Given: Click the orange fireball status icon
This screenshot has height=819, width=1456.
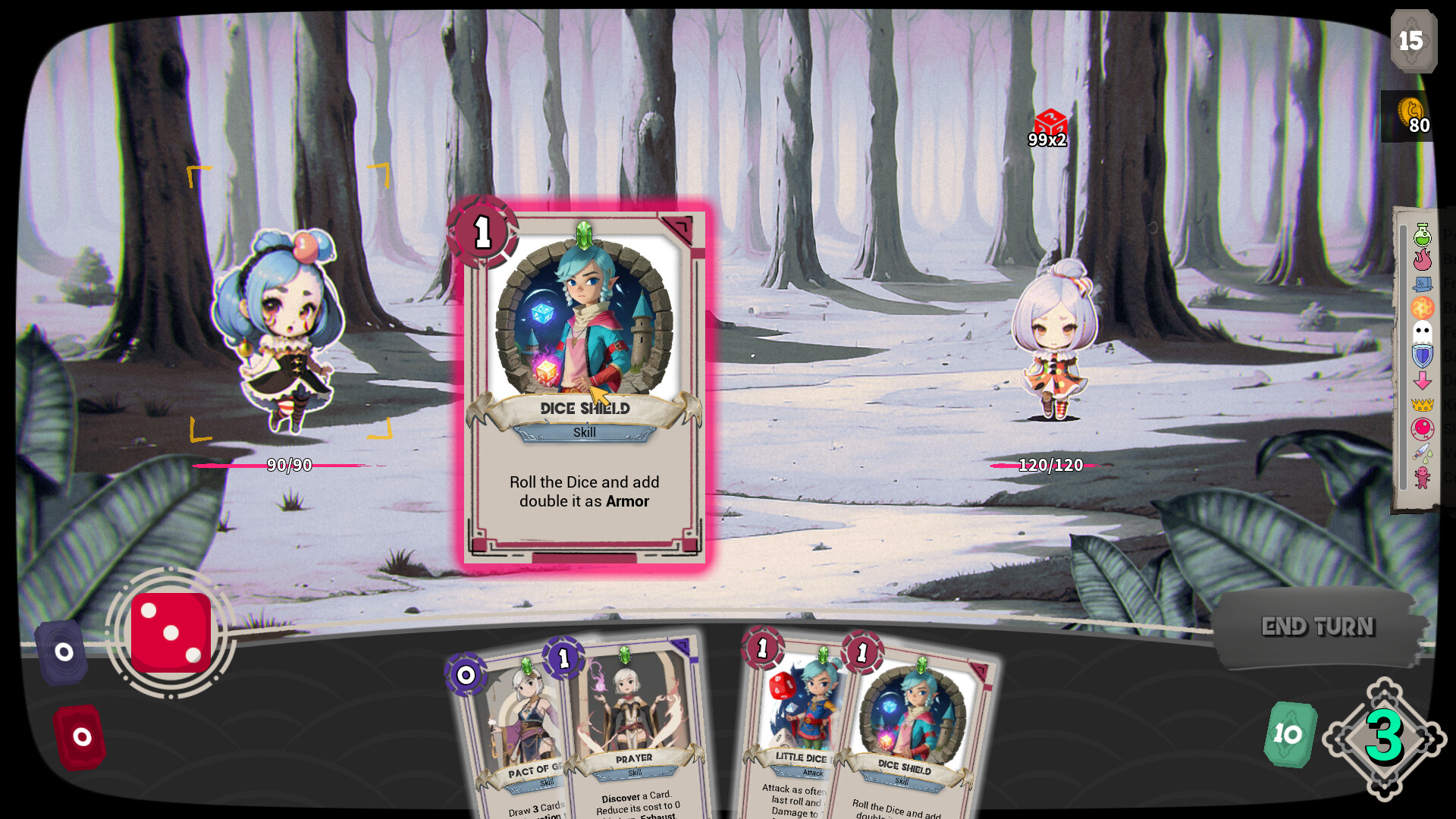Looking at the screenshot, I should (1422, 306).
